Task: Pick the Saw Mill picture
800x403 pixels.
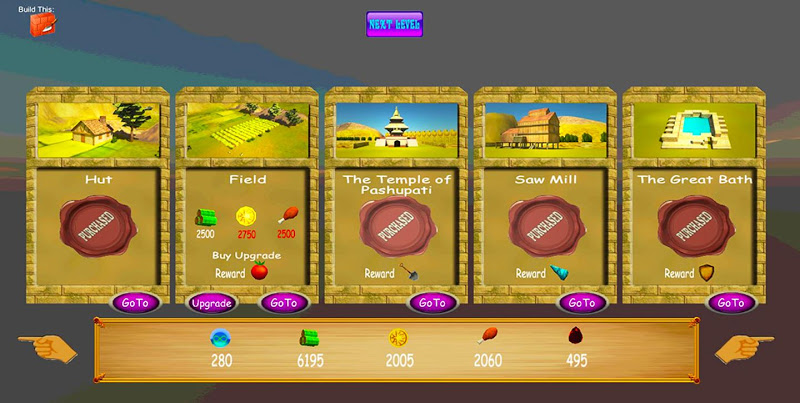Action: coord(545,130)
